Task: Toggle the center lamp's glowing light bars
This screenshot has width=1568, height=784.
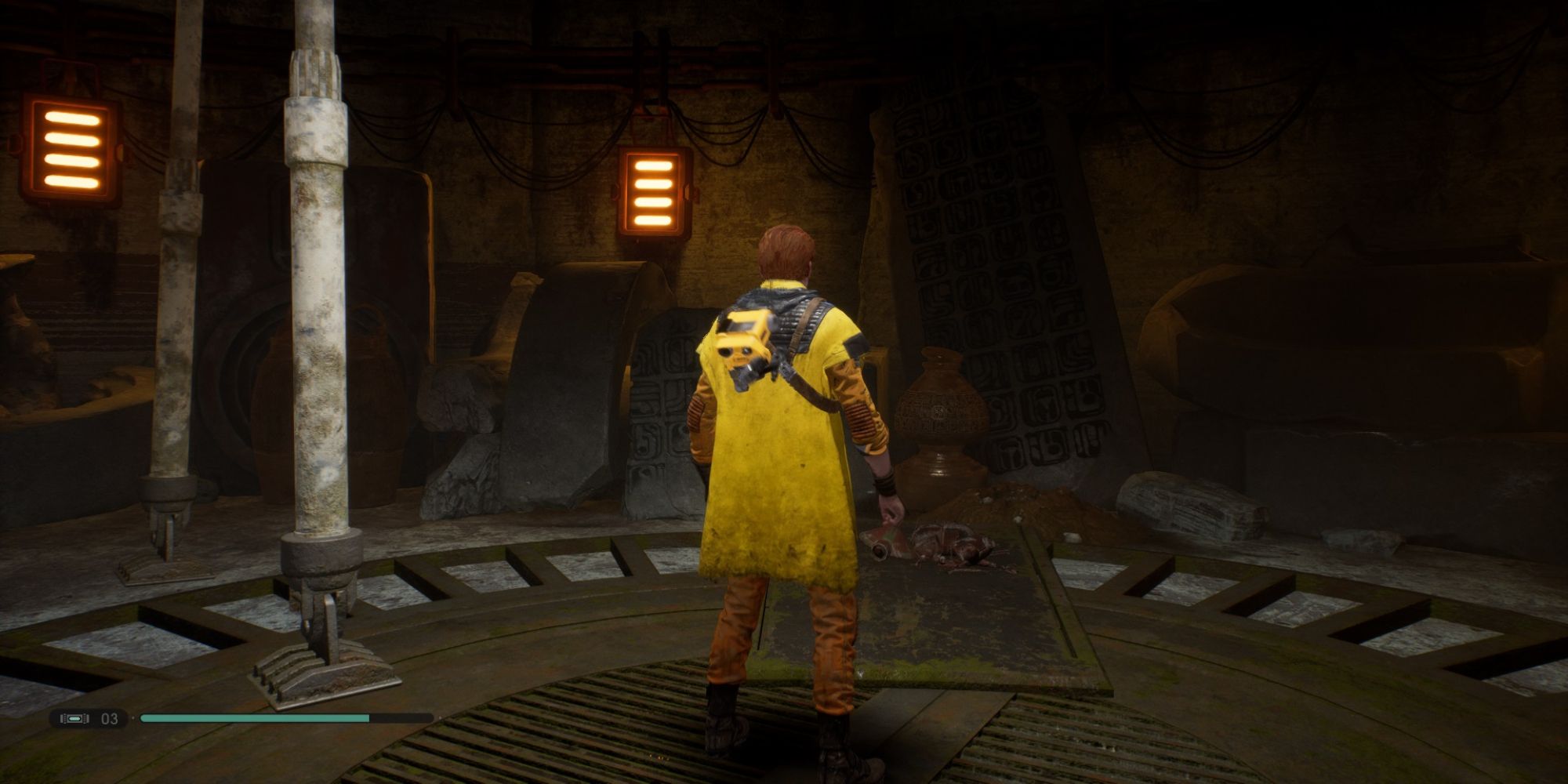Action: pyautogui.click(x=652, y=194)
